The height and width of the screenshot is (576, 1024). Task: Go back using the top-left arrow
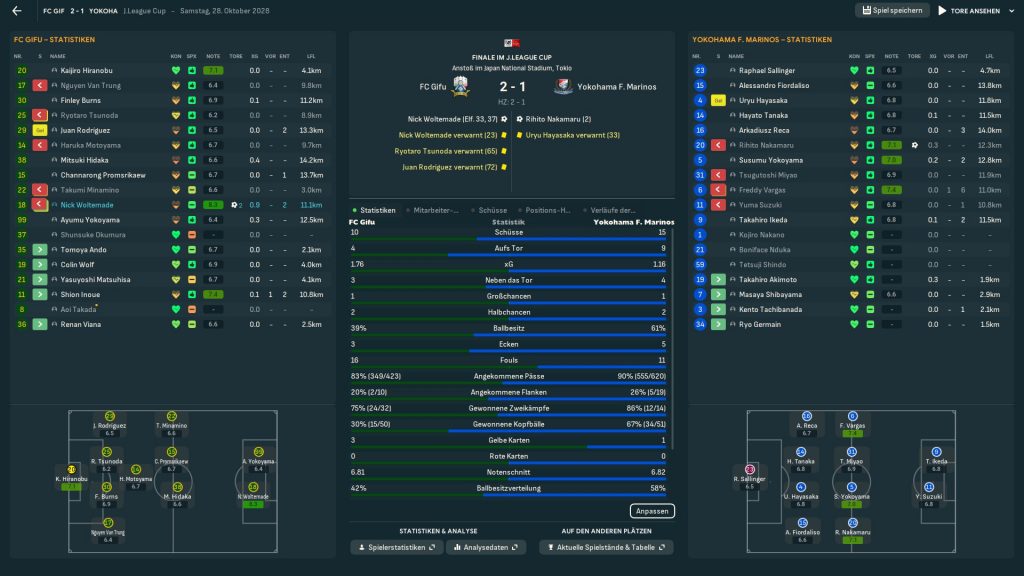tap(17, 11)
